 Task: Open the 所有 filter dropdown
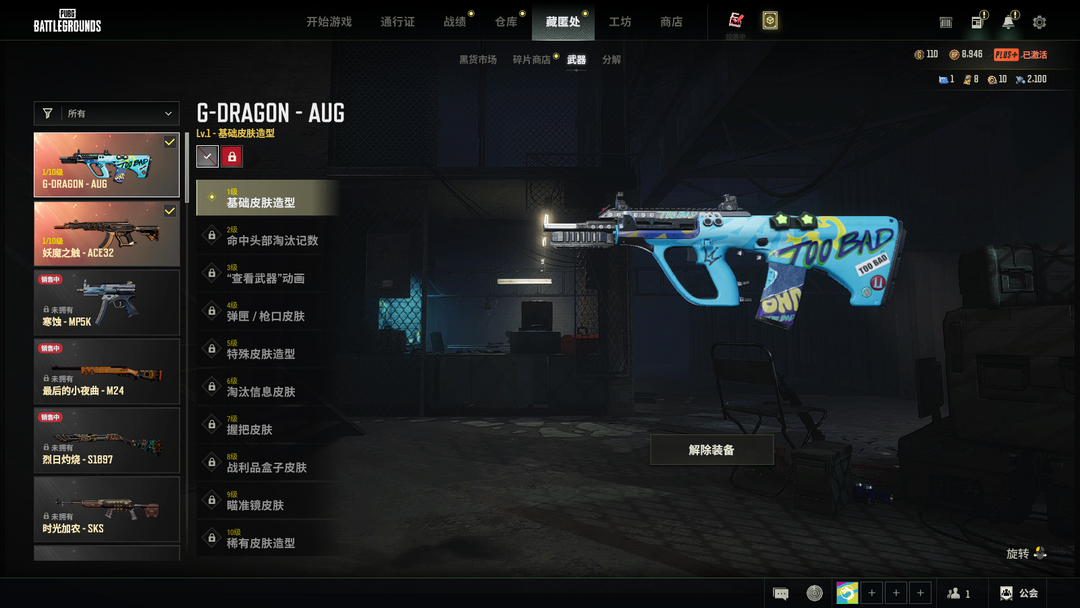point(107,114)
